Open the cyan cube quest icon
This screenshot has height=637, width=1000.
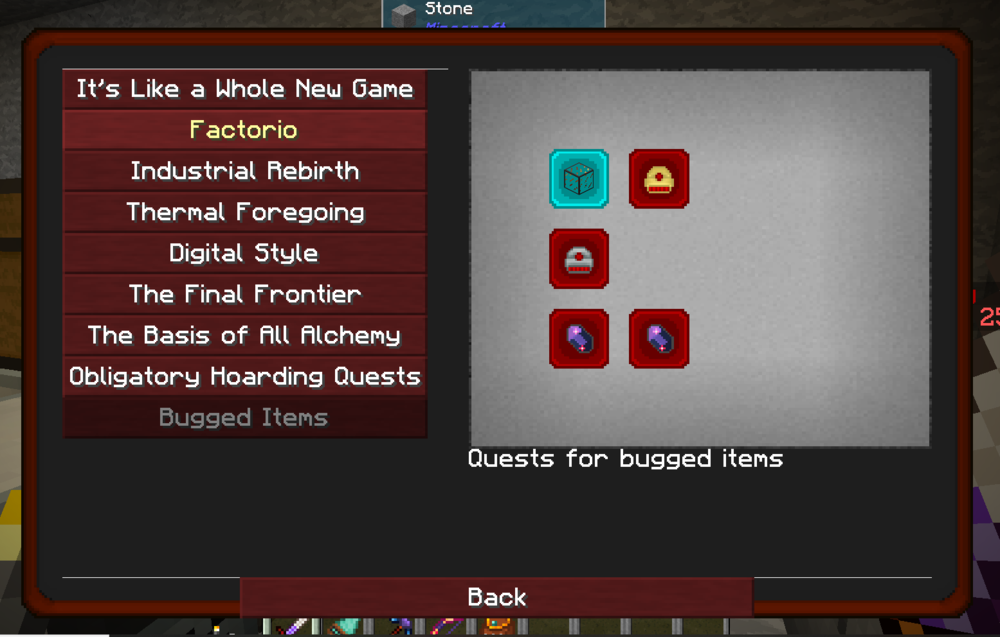pos(579,179)
